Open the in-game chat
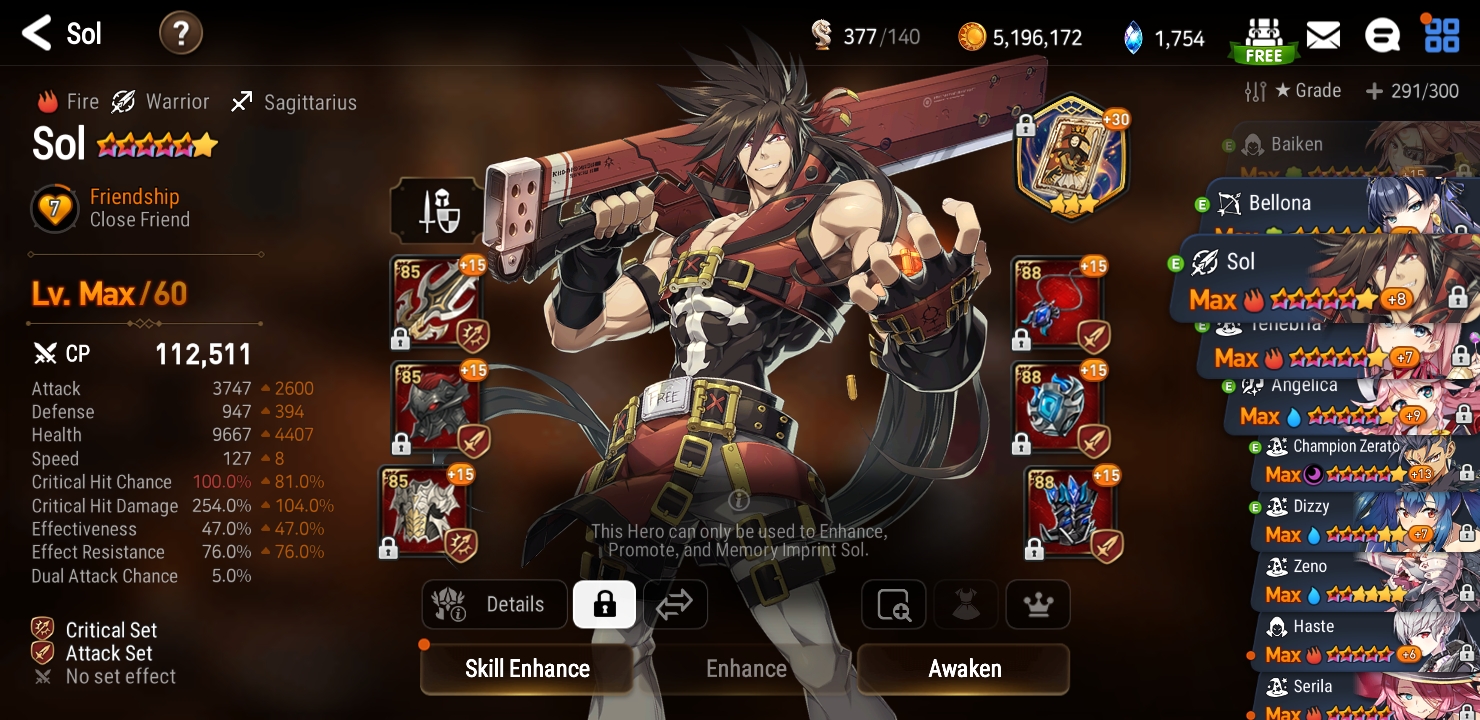1480x720 pixels. pos(1382,34)
